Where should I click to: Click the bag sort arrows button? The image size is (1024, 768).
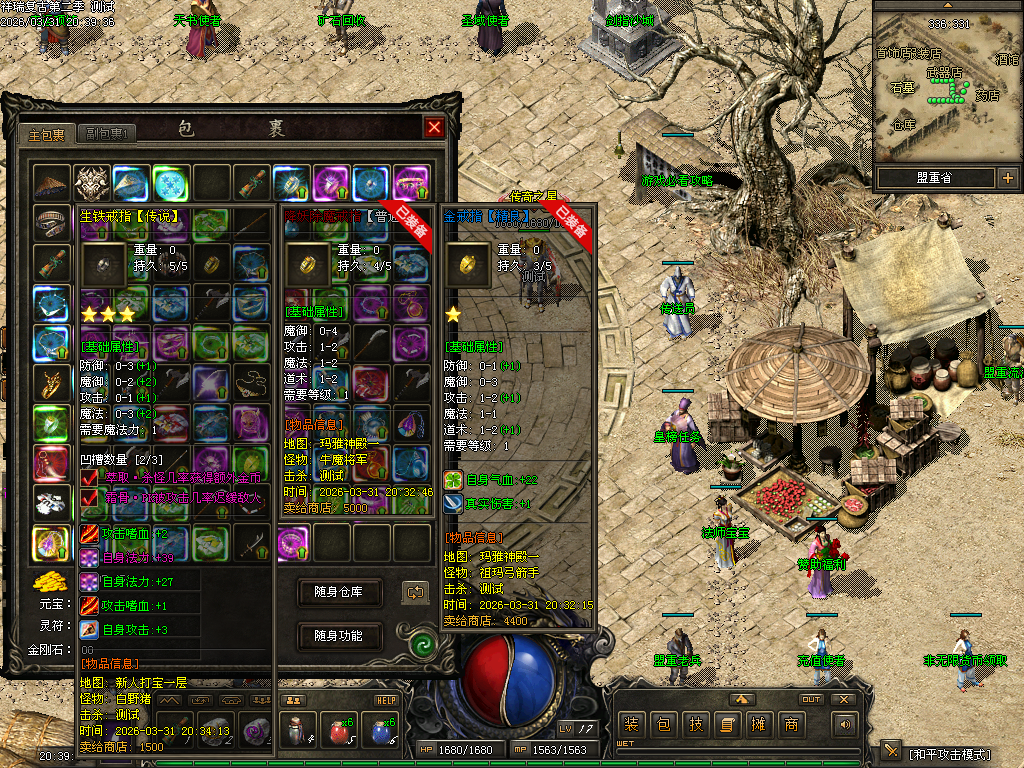click(x=415, y=592)
